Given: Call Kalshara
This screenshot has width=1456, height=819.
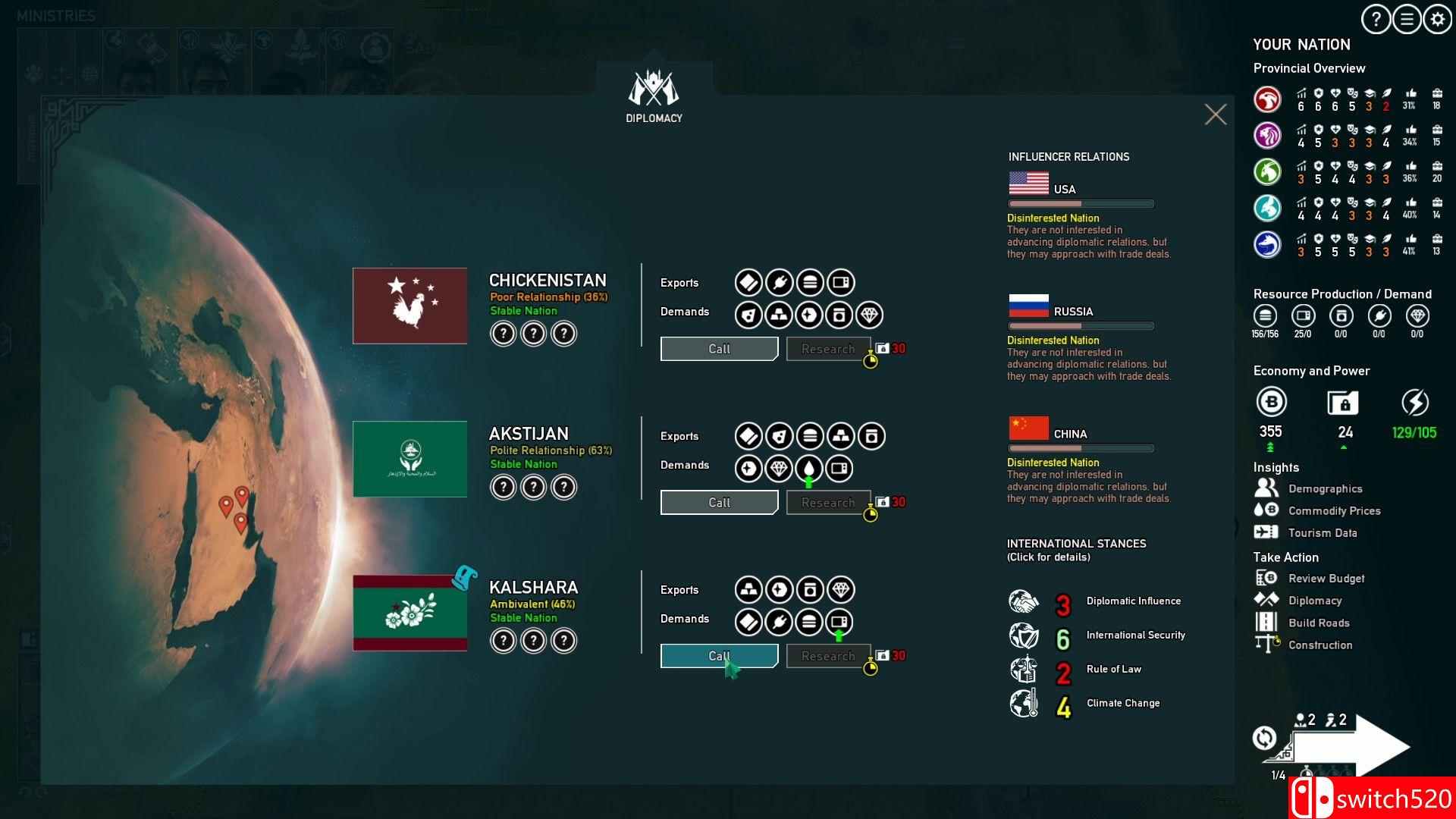Looking at the screenshot, I should coord(718,655).
